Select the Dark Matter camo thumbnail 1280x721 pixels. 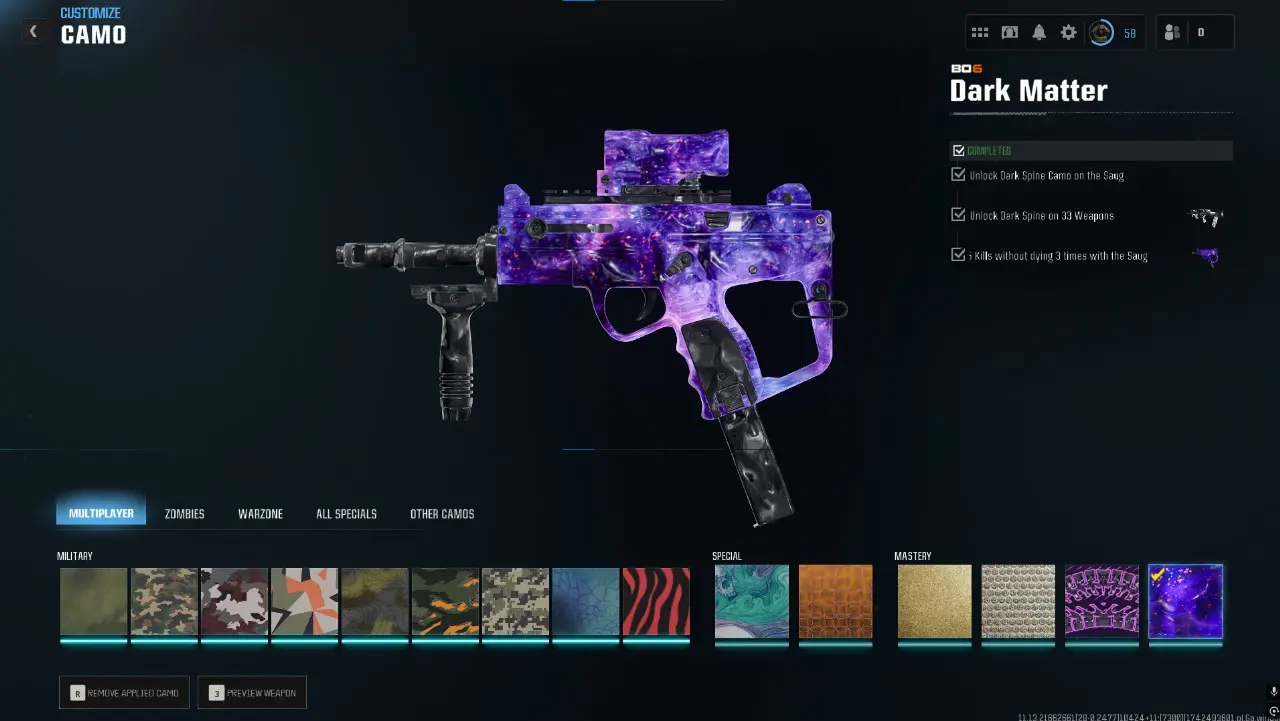coord(1185,602)
